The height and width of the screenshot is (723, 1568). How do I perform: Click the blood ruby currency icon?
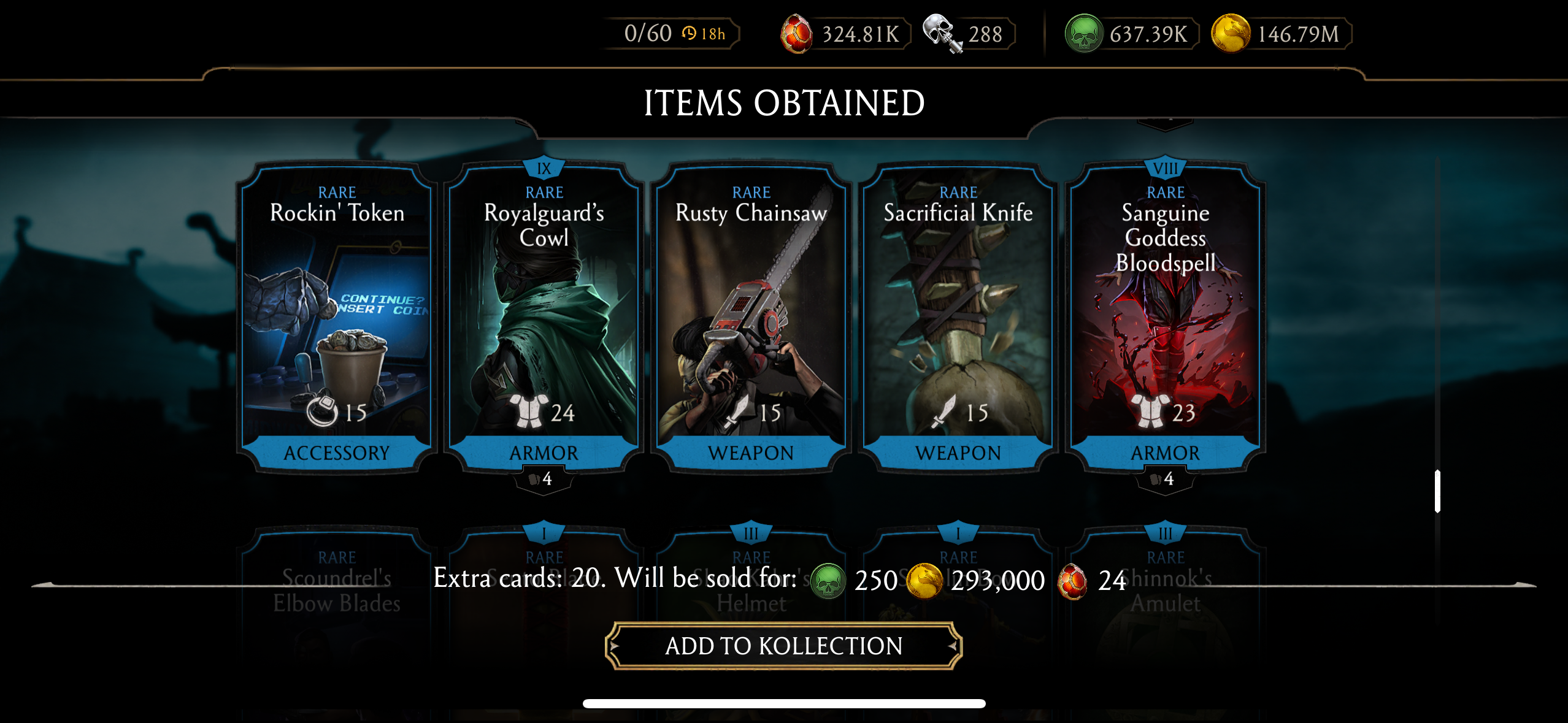[797, 34]
